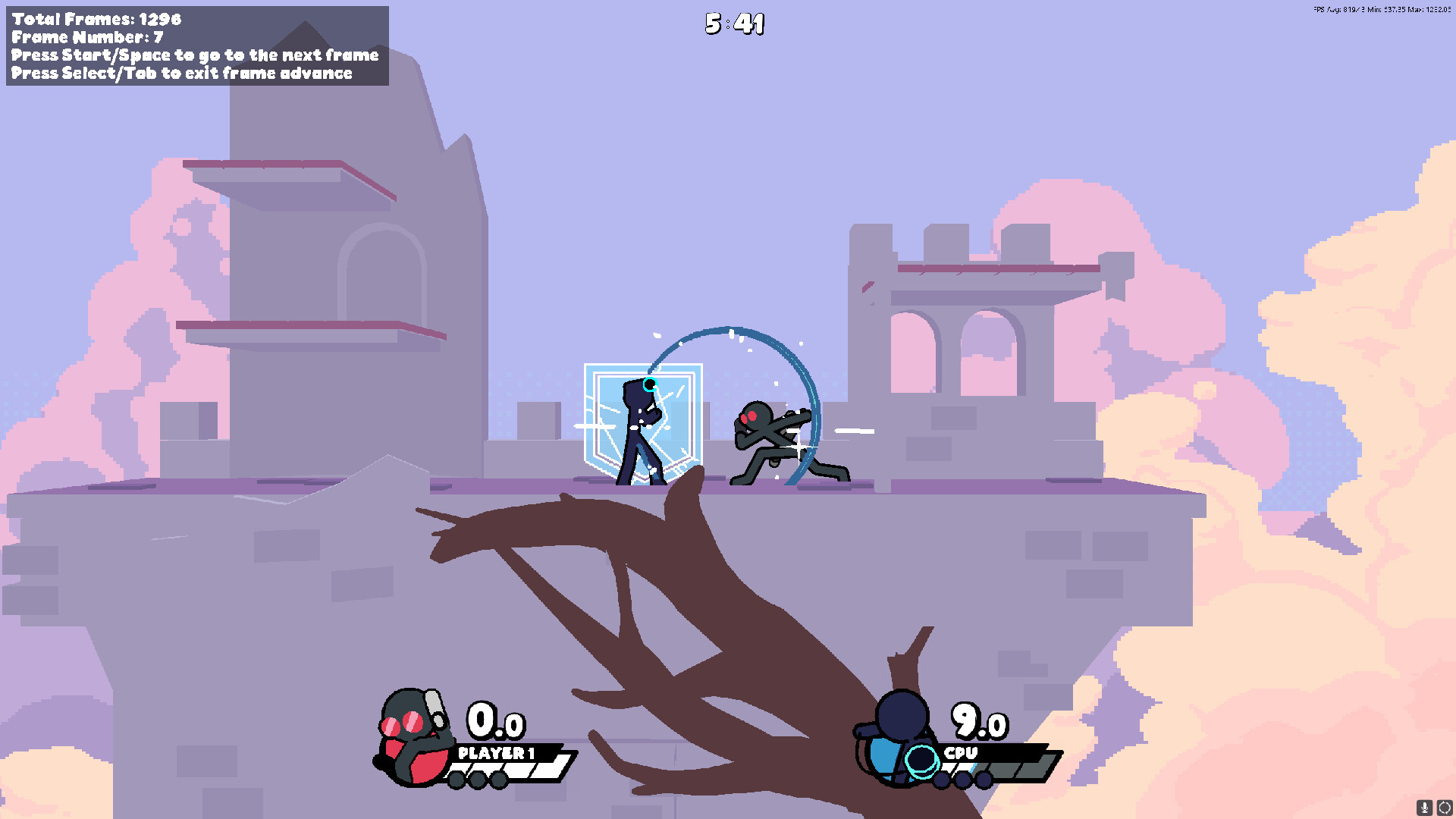Click the 9.0 damage percentage for CPU
This screenshot has width=1456, height=819.
[x=981, y=723]
